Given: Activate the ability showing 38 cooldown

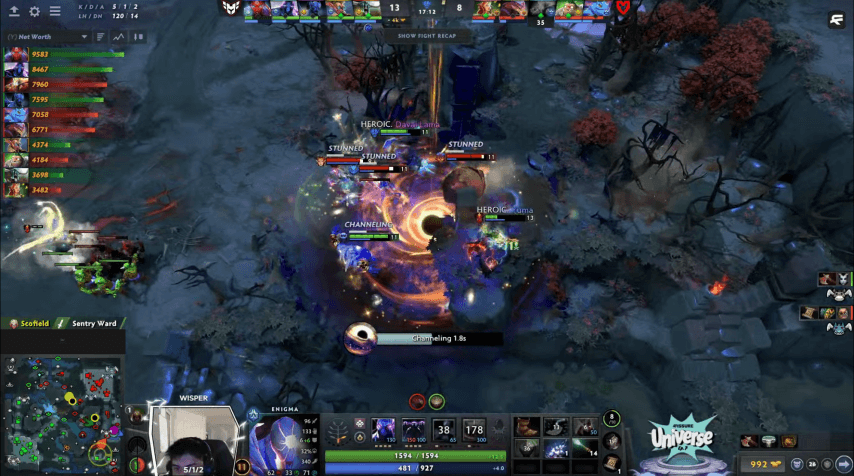Looking at the screenshot, I should click(x=444, y=430).
